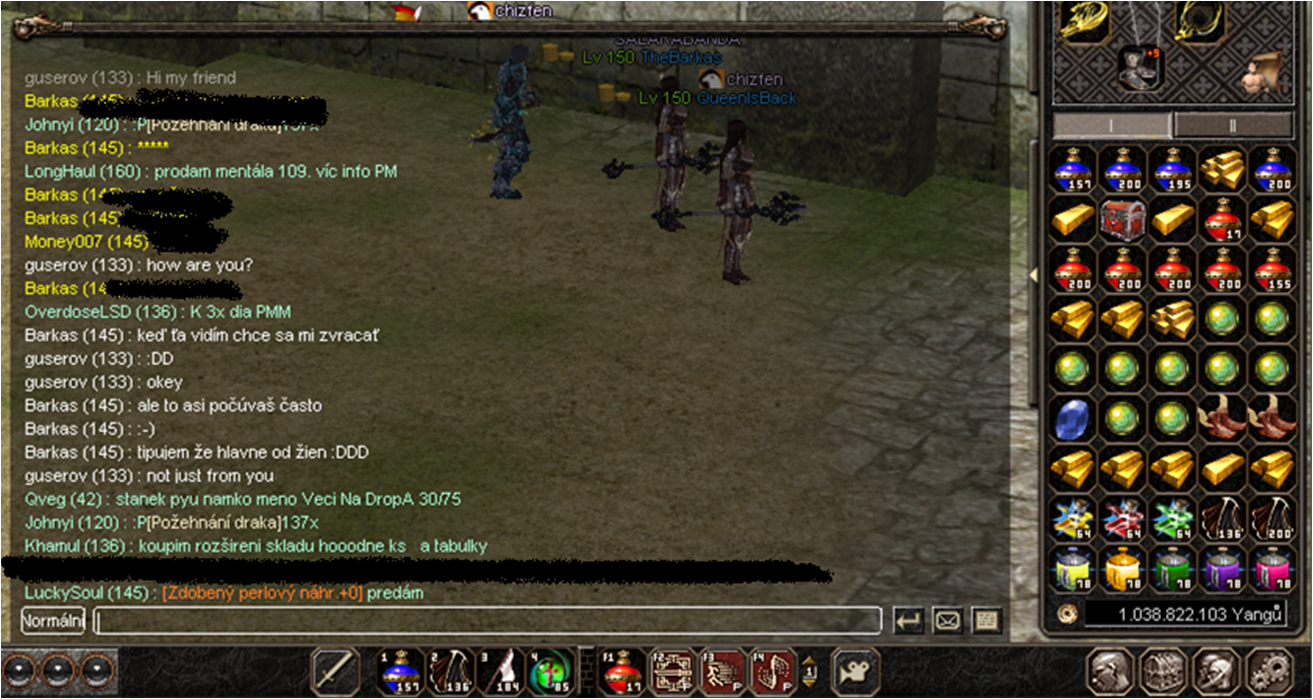Click the chat message input field
Viewport: 1313px width, 699px height.
(487, 621)
